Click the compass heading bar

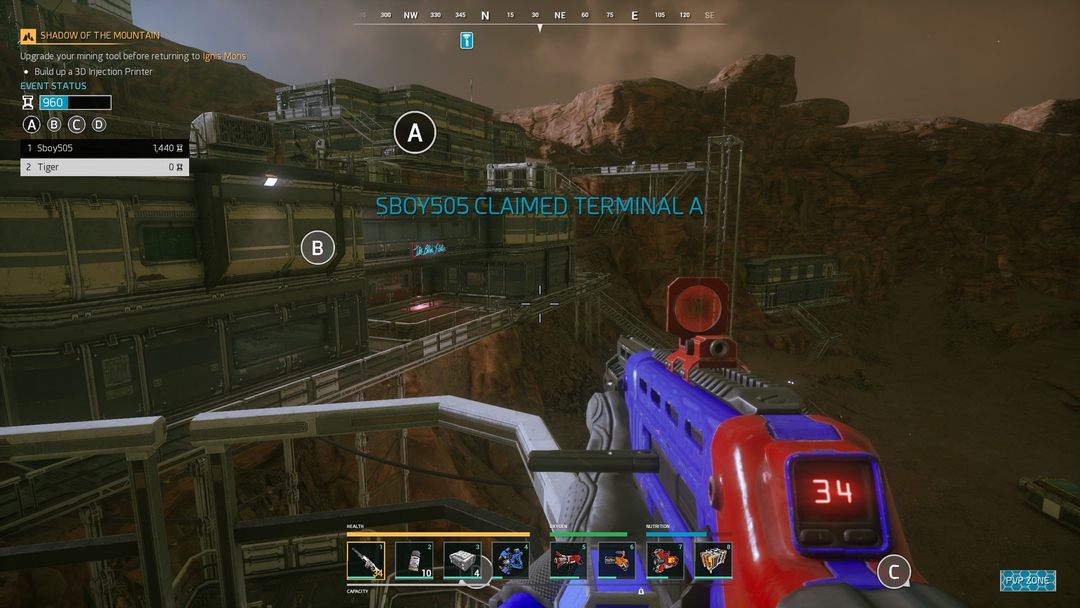540,16
